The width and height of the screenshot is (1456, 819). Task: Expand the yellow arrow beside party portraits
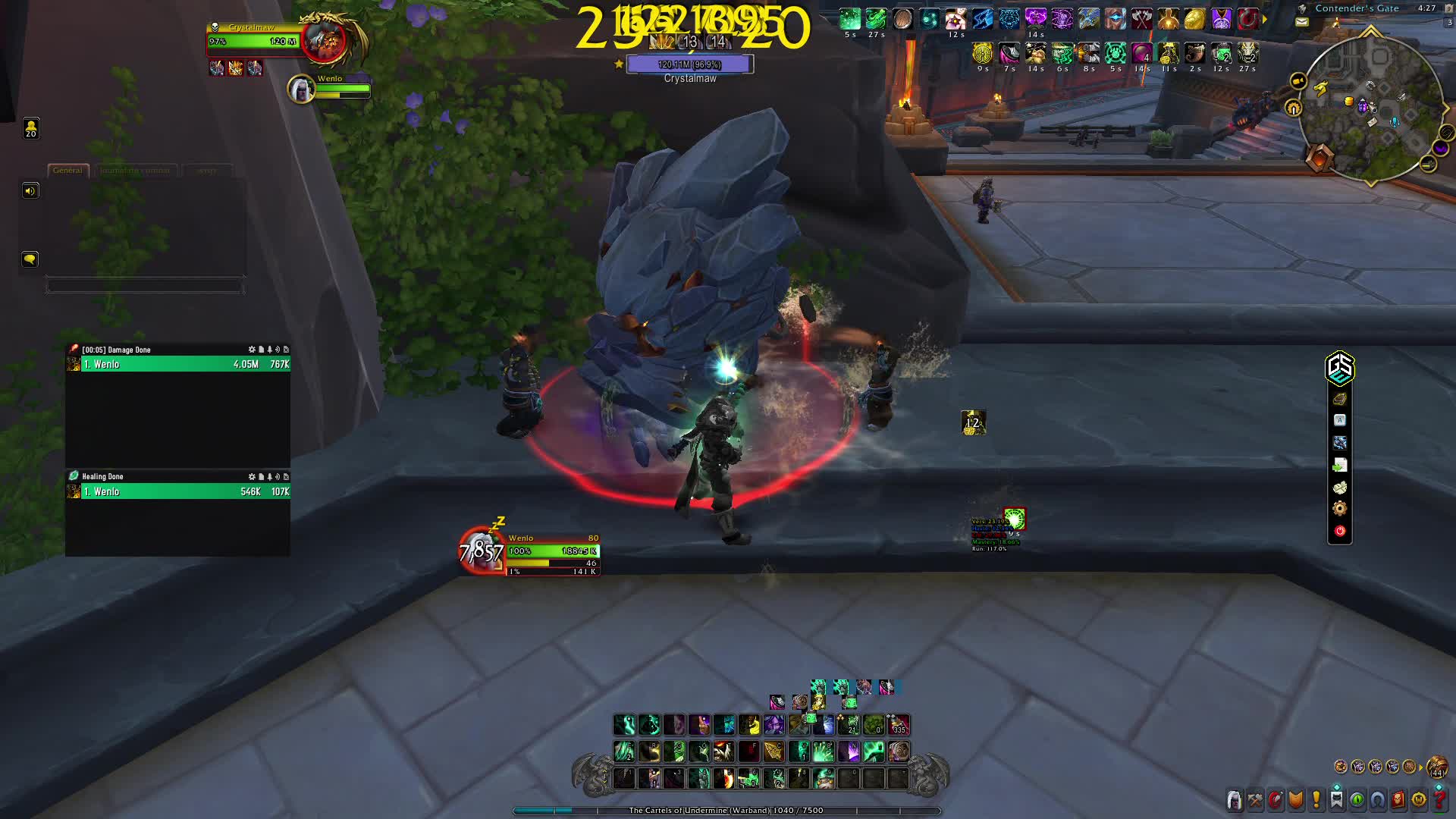coord(1421,767)
